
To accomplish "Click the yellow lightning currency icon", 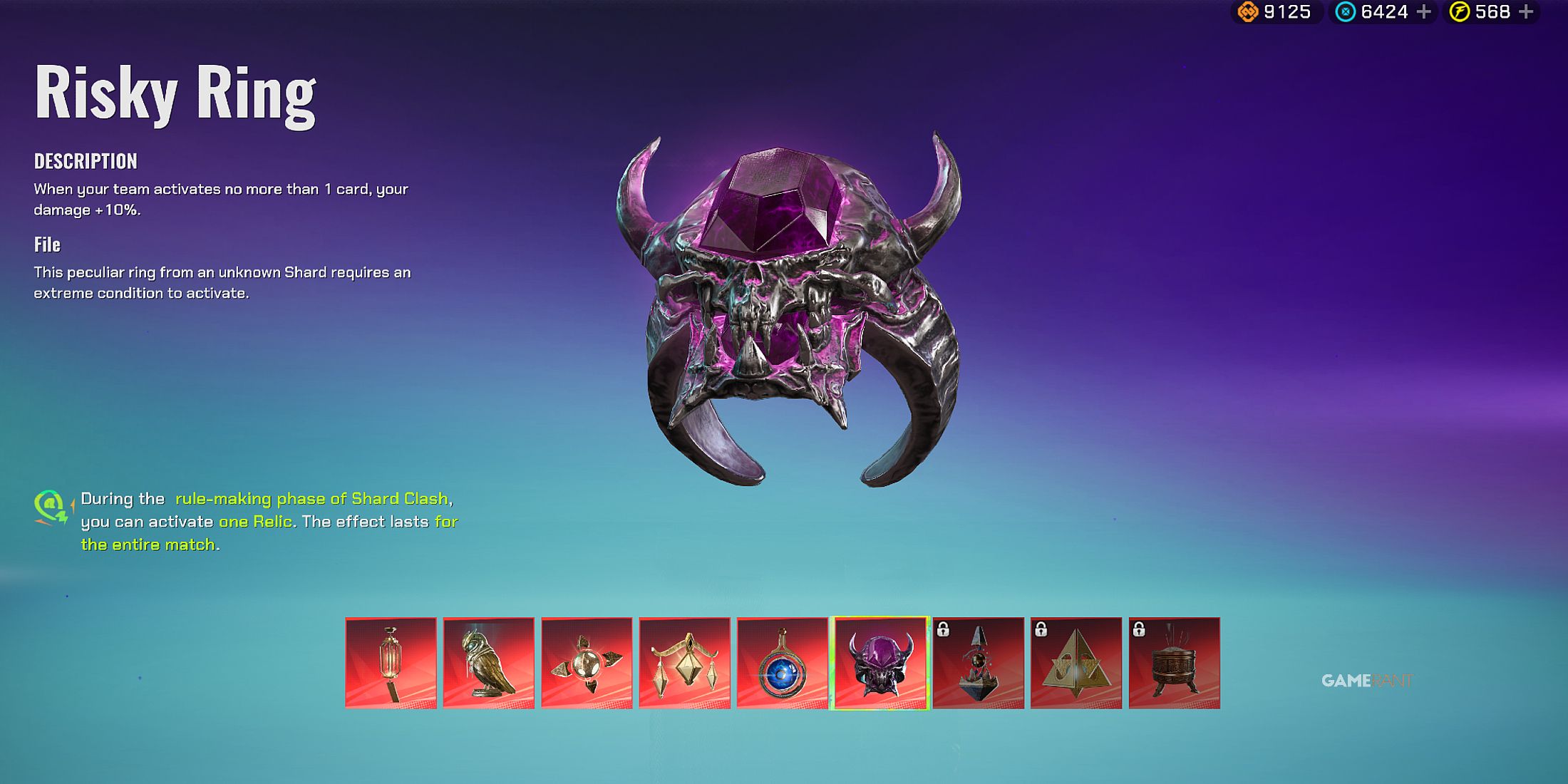I will pos(1459,12).
